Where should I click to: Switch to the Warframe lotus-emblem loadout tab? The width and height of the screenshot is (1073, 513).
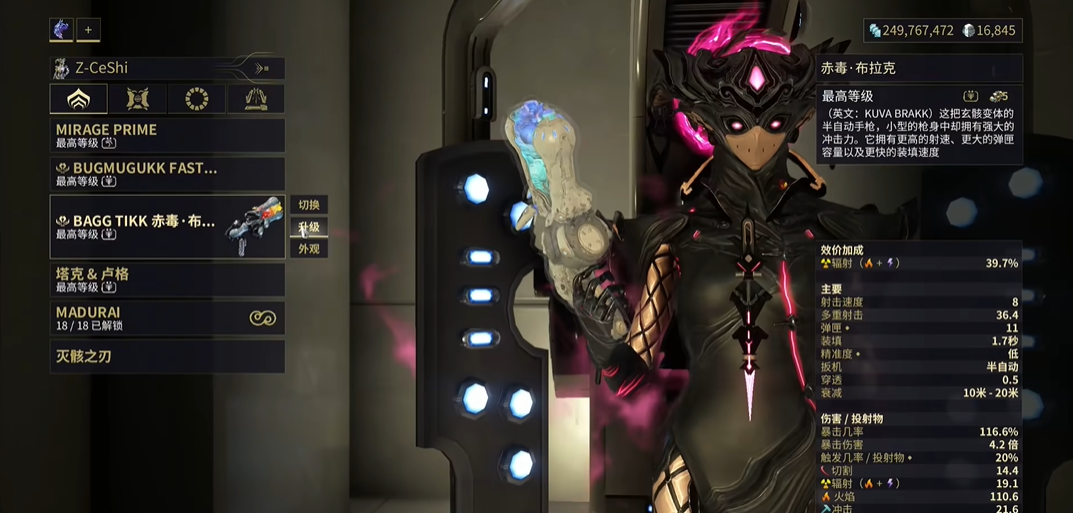tap(78, 99)
